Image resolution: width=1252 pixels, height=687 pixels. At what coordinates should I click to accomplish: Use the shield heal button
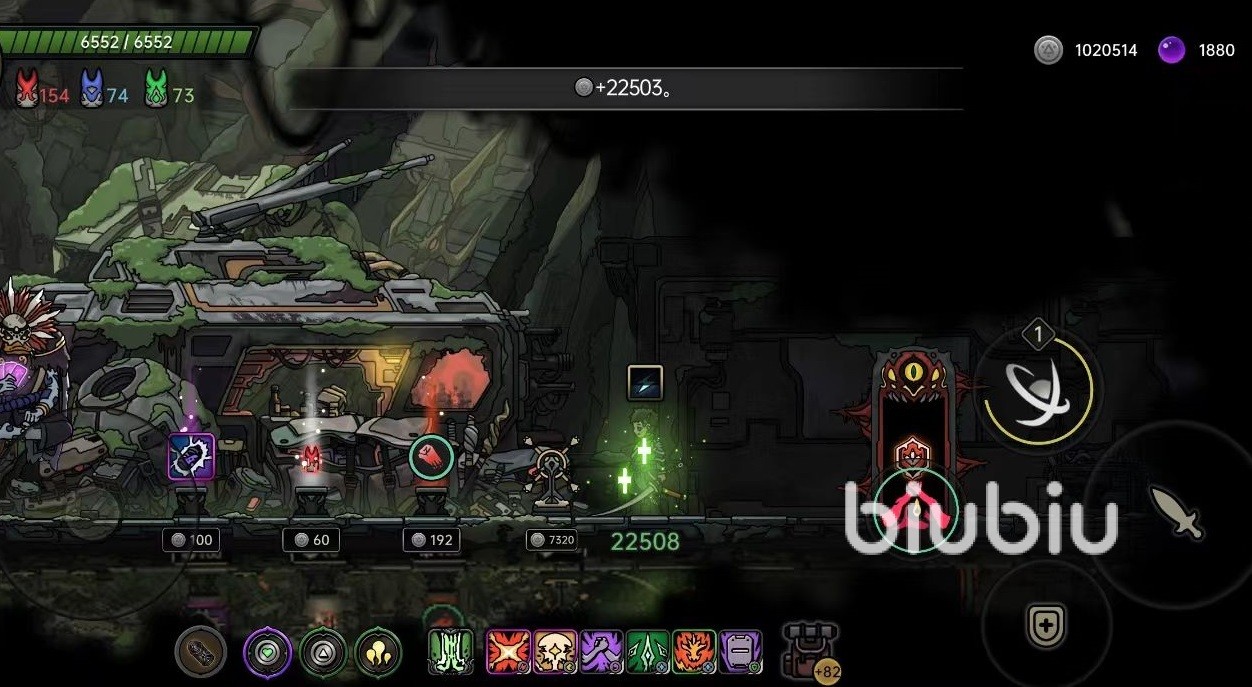[1046, 626]
